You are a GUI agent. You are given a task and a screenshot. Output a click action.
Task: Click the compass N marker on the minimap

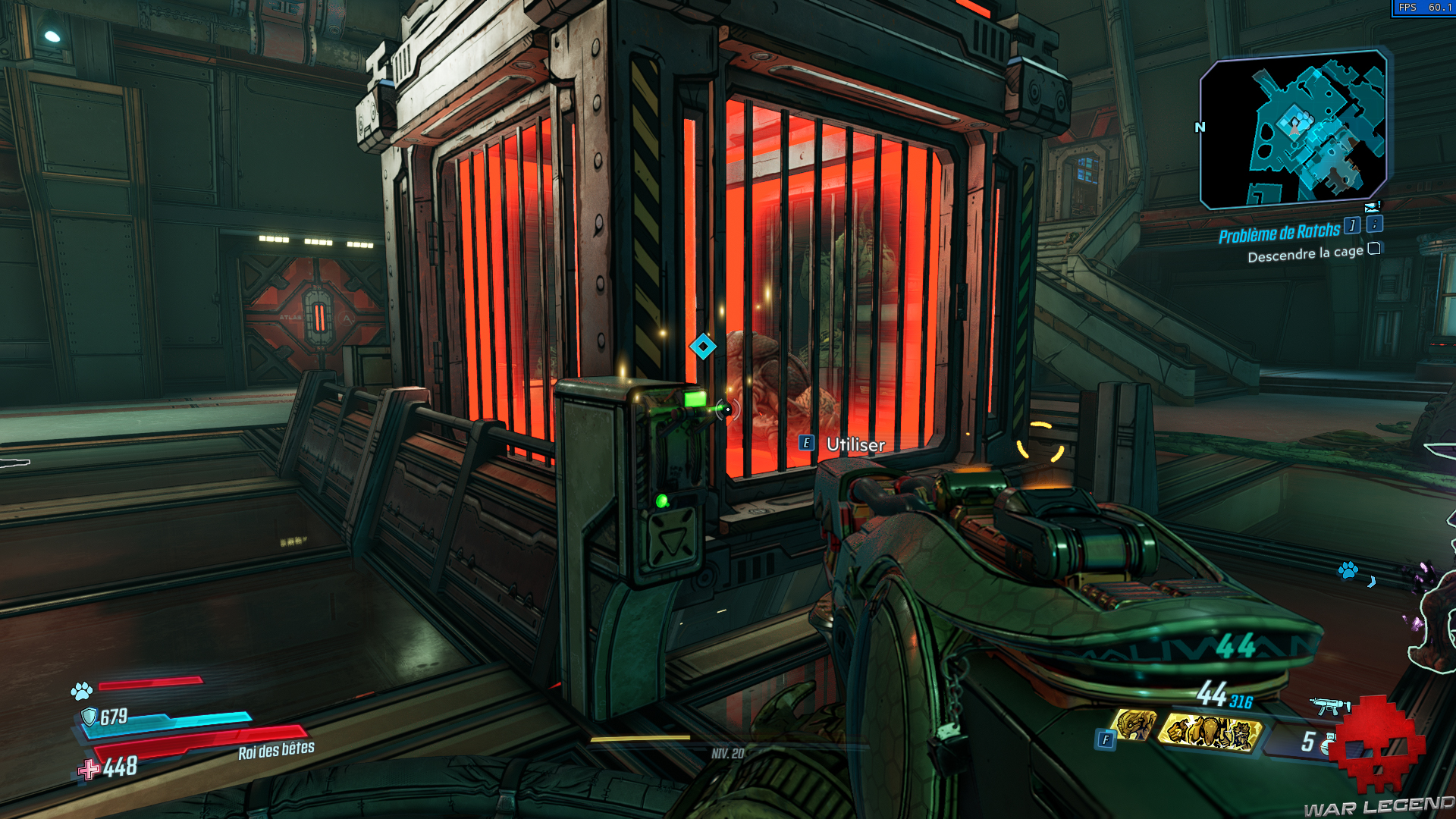(1199, 129)
